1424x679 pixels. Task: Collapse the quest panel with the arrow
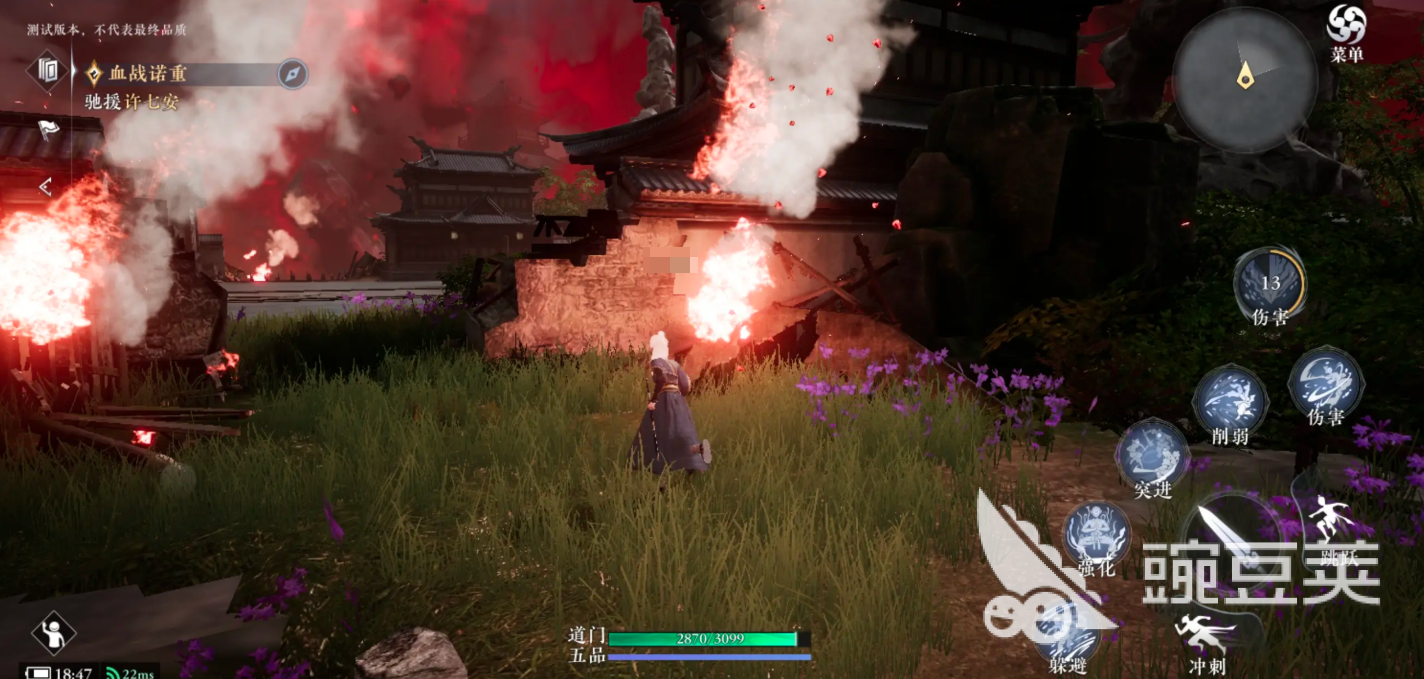pos(45,186)
